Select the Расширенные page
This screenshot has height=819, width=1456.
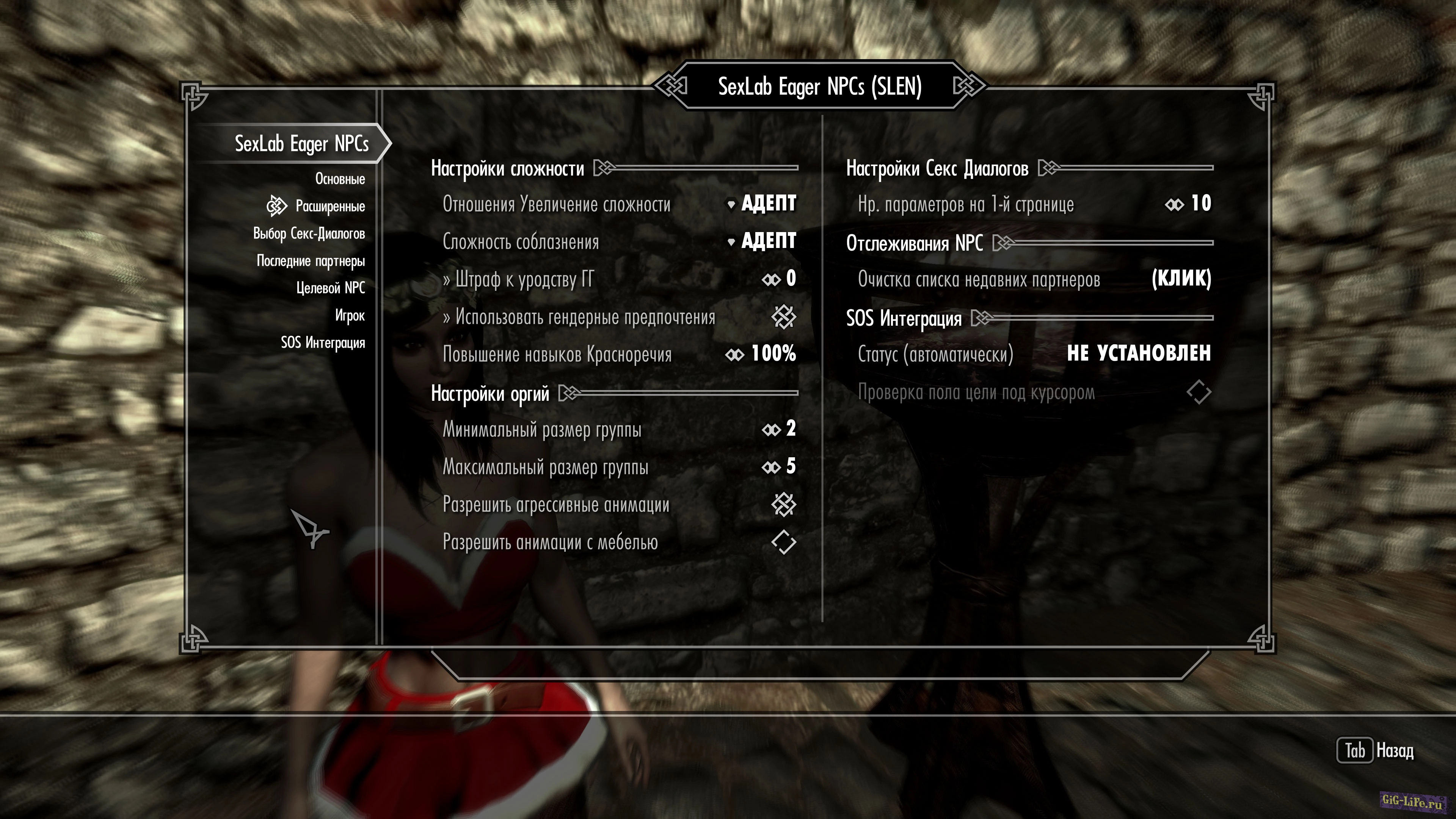(x=329, y=206)
